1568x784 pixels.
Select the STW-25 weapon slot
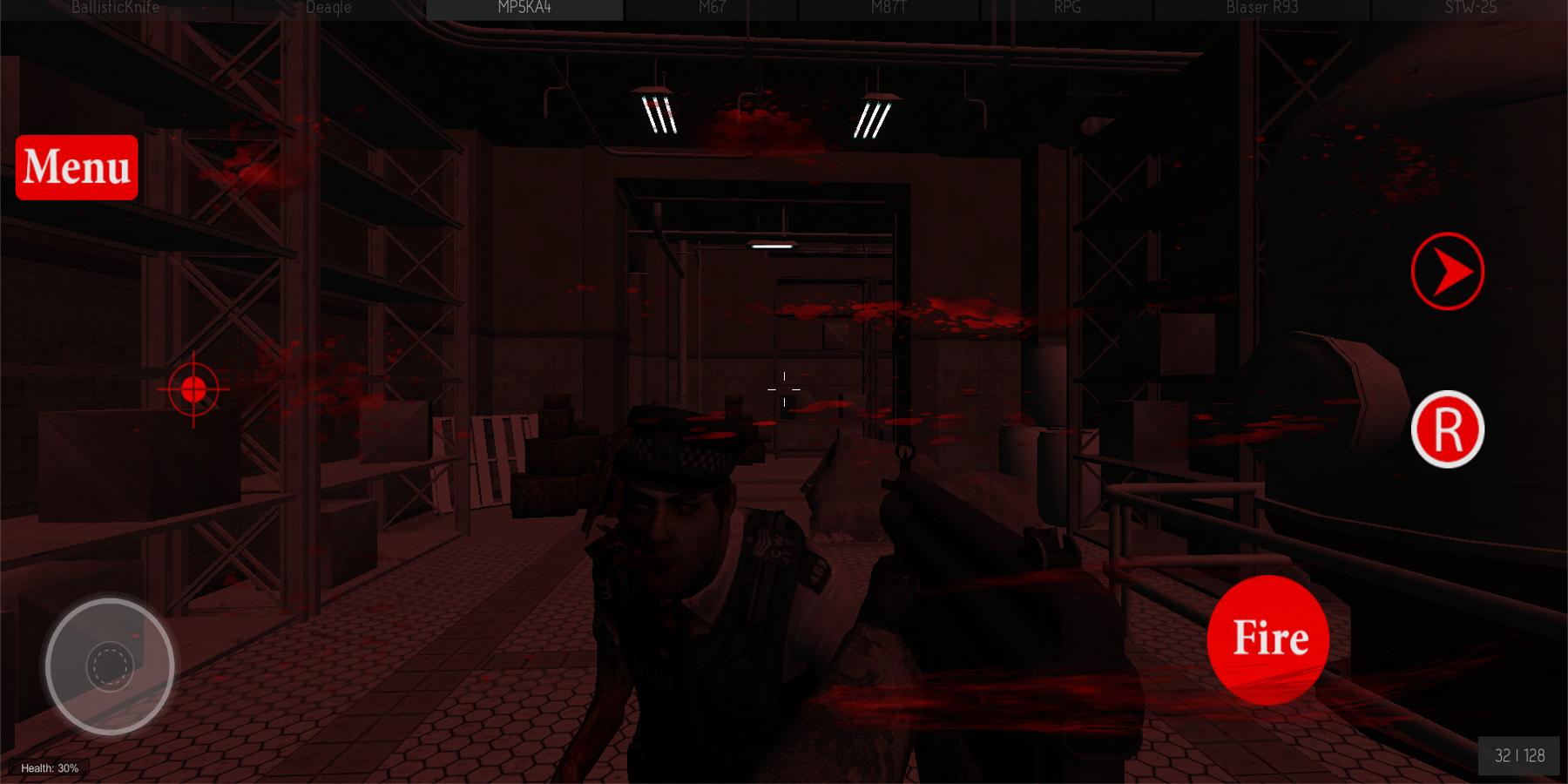pos(1469,9)
